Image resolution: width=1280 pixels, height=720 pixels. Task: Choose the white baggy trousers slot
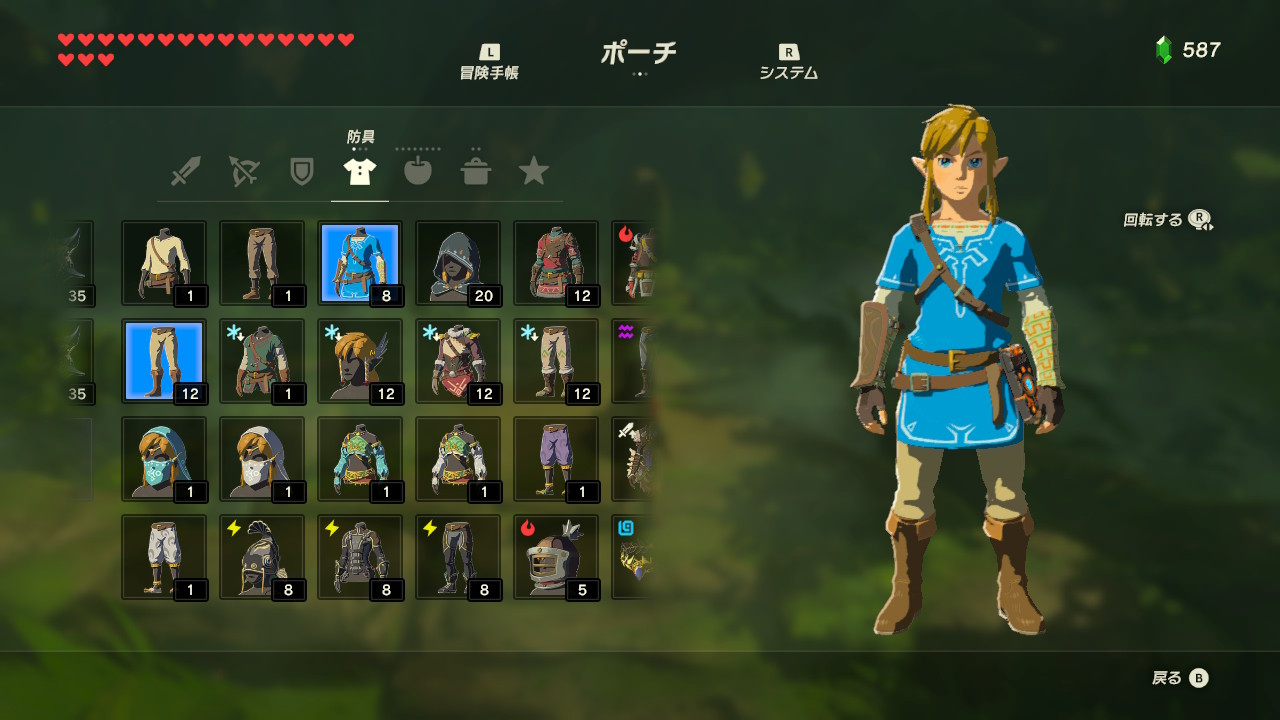click(164, 557)
